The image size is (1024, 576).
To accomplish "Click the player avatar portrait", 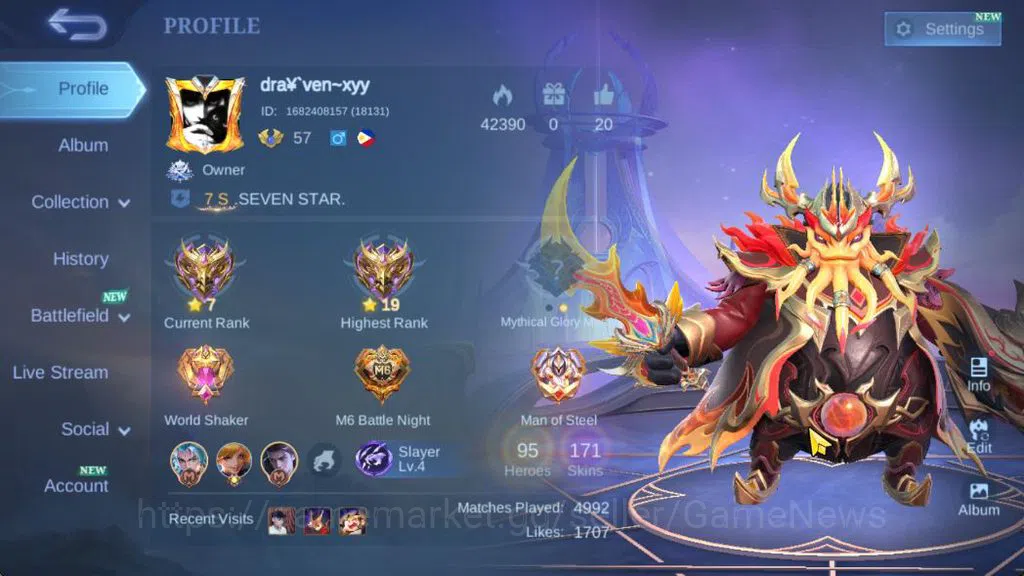I will pyautogui.click(x=205, y=113).
